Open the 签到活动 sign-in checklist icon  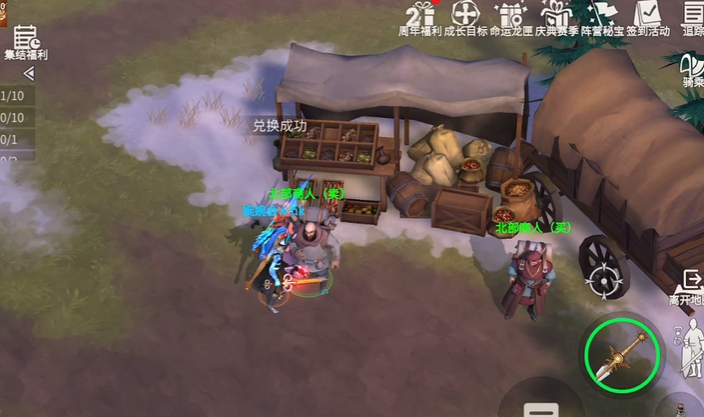tap(648, 16)
